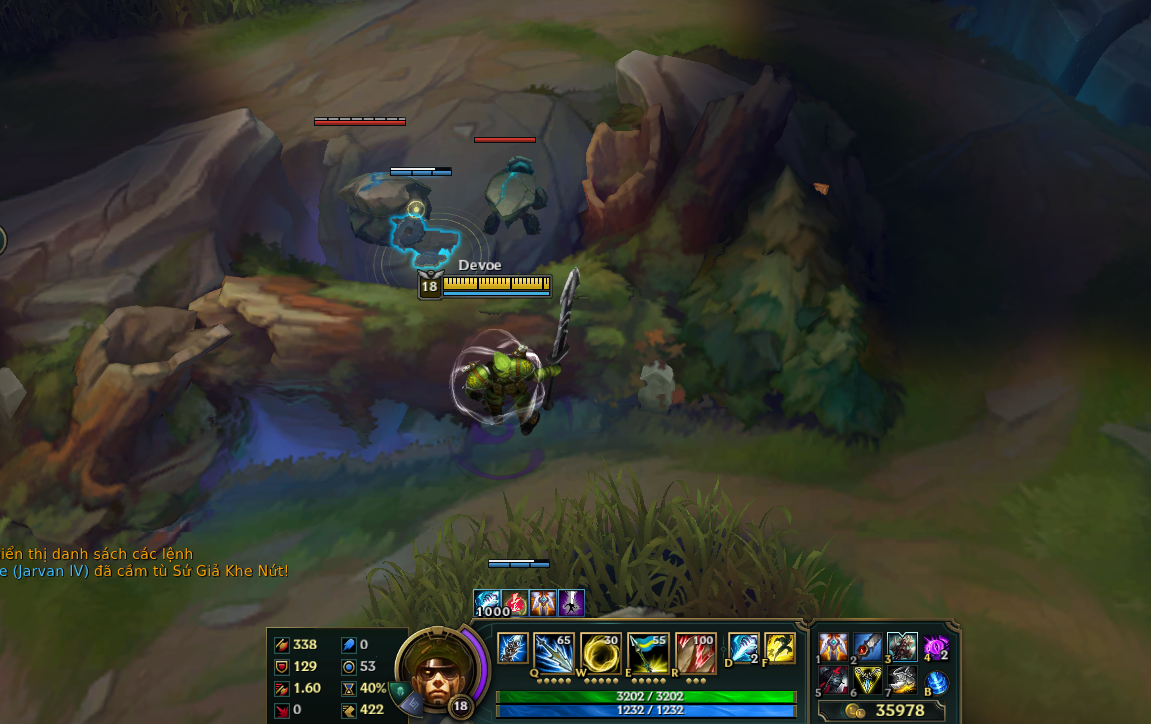Use the Demacian Standard E ability
Screen dimensions: 1151x724
pyautogui.click(x=647, y=650)
